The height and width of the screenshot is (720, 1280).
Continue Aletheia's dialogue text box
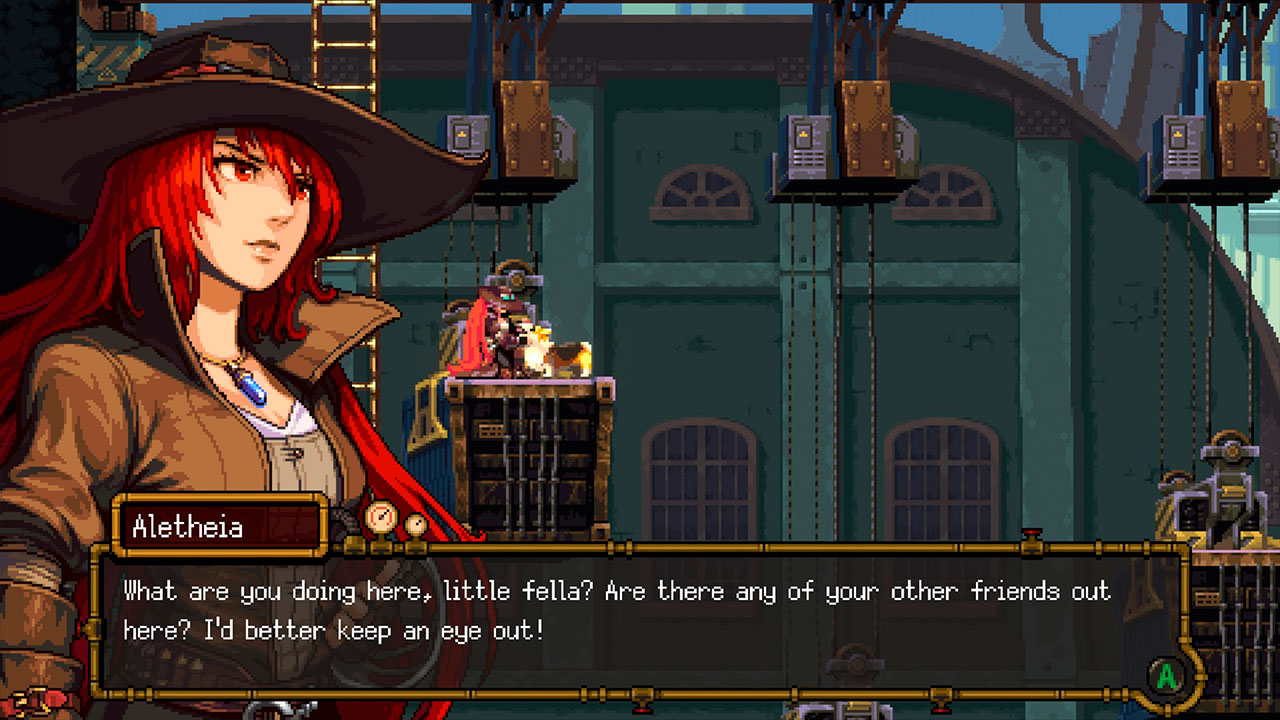(x=1166, y=677)
